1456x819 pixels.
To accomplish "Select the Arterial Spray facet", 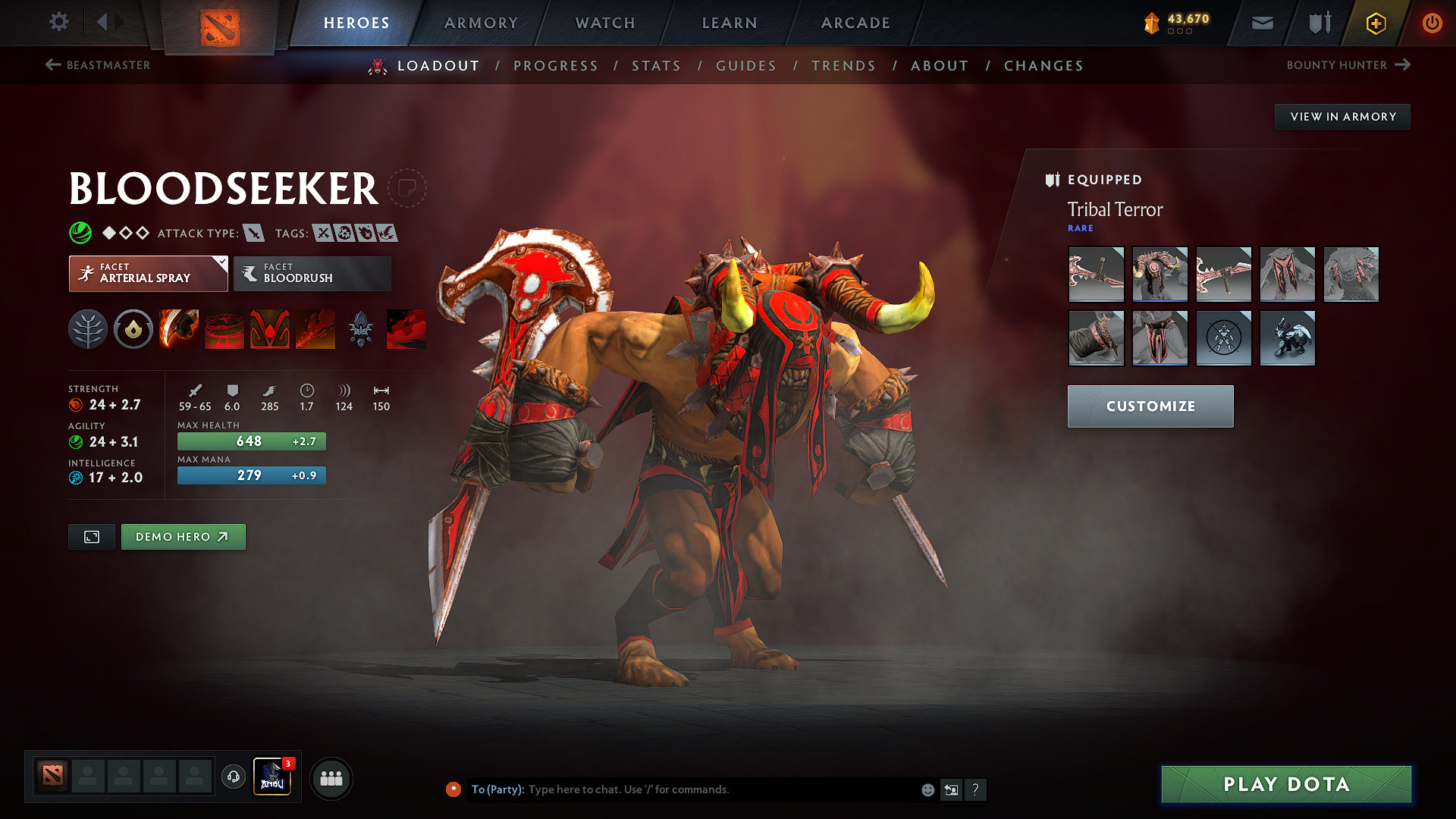I will click(x=148, y=274).
